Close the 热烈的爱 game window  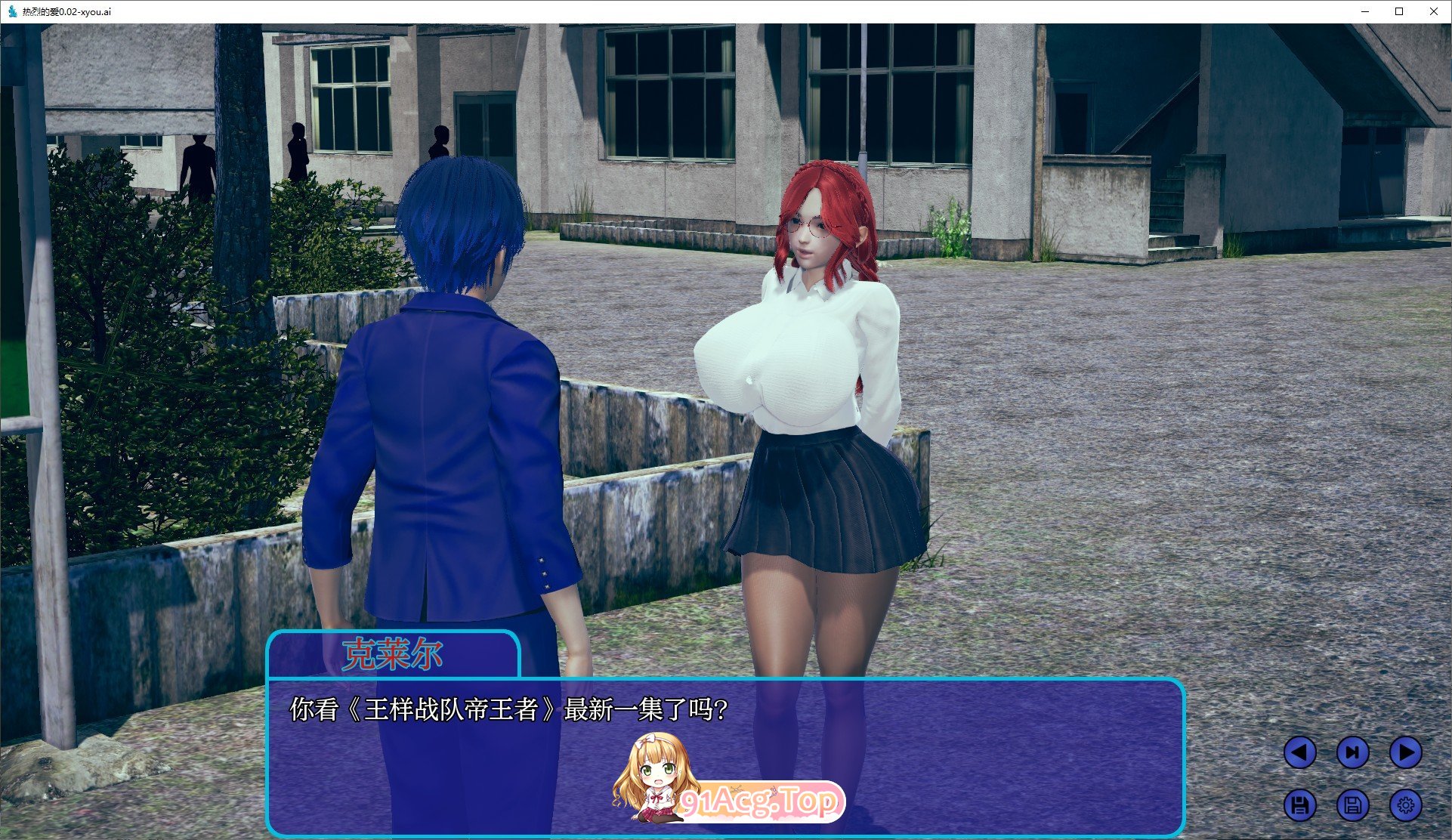[x=1433, y=11]
